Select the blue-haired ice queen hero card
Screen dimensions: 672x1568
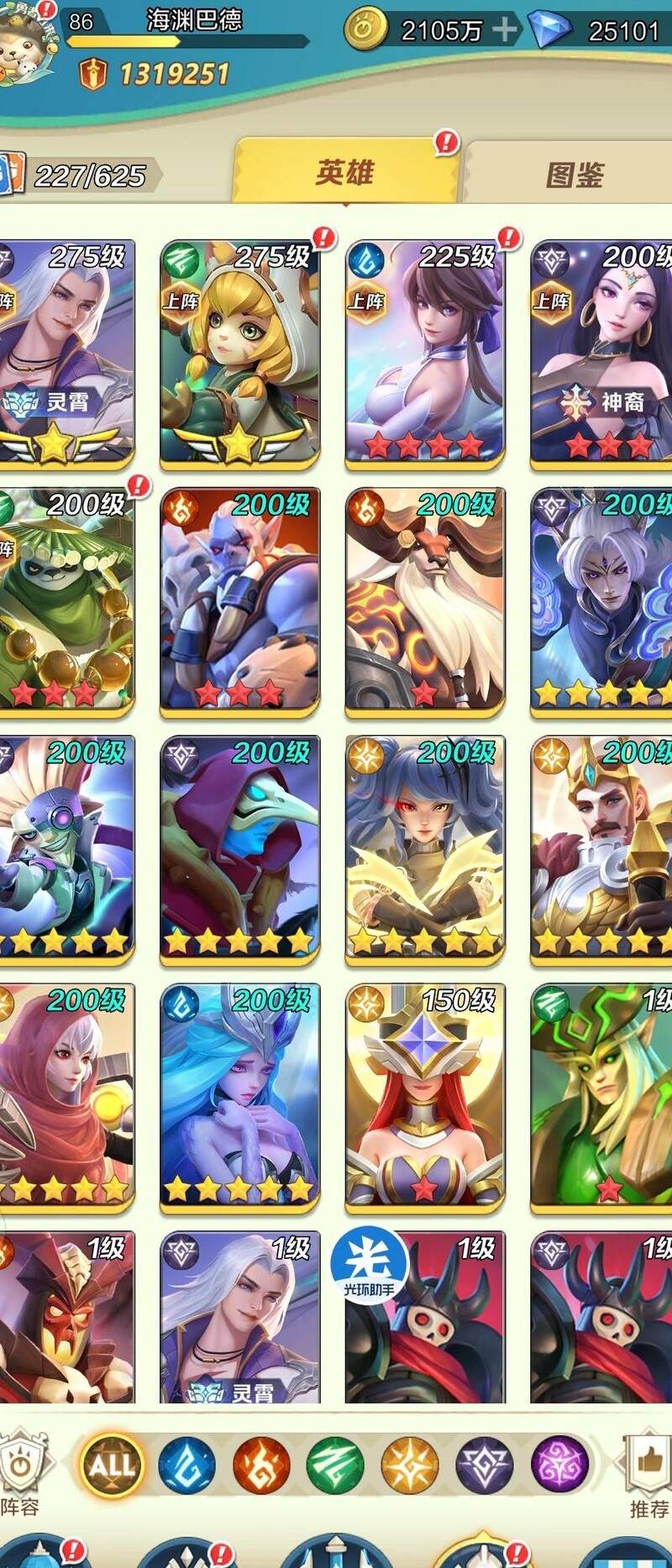coord(239,1096)
